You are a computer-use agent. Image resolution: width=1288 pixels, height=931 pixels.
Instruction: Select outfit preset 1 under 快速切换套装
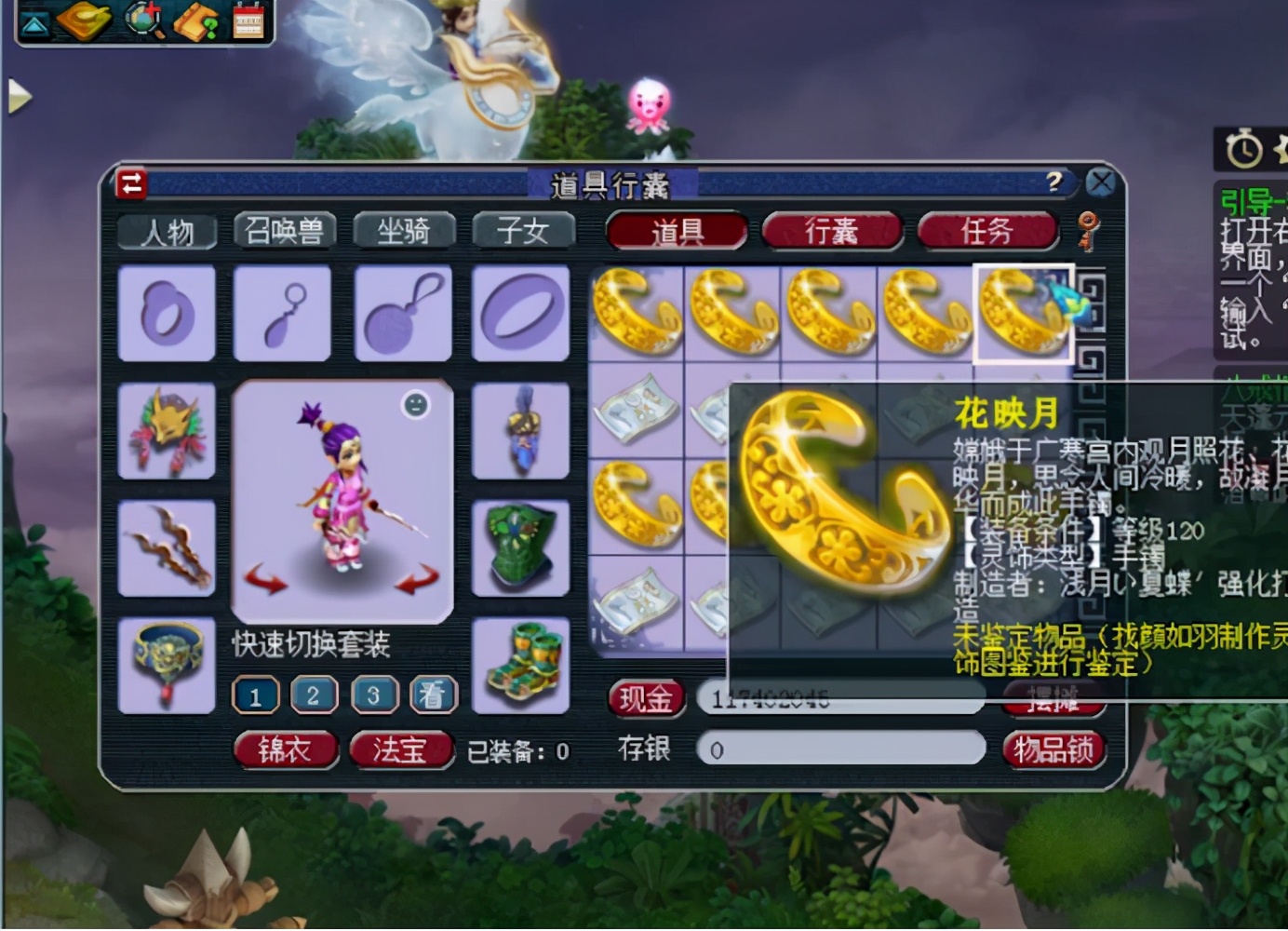tap(255, 695)
